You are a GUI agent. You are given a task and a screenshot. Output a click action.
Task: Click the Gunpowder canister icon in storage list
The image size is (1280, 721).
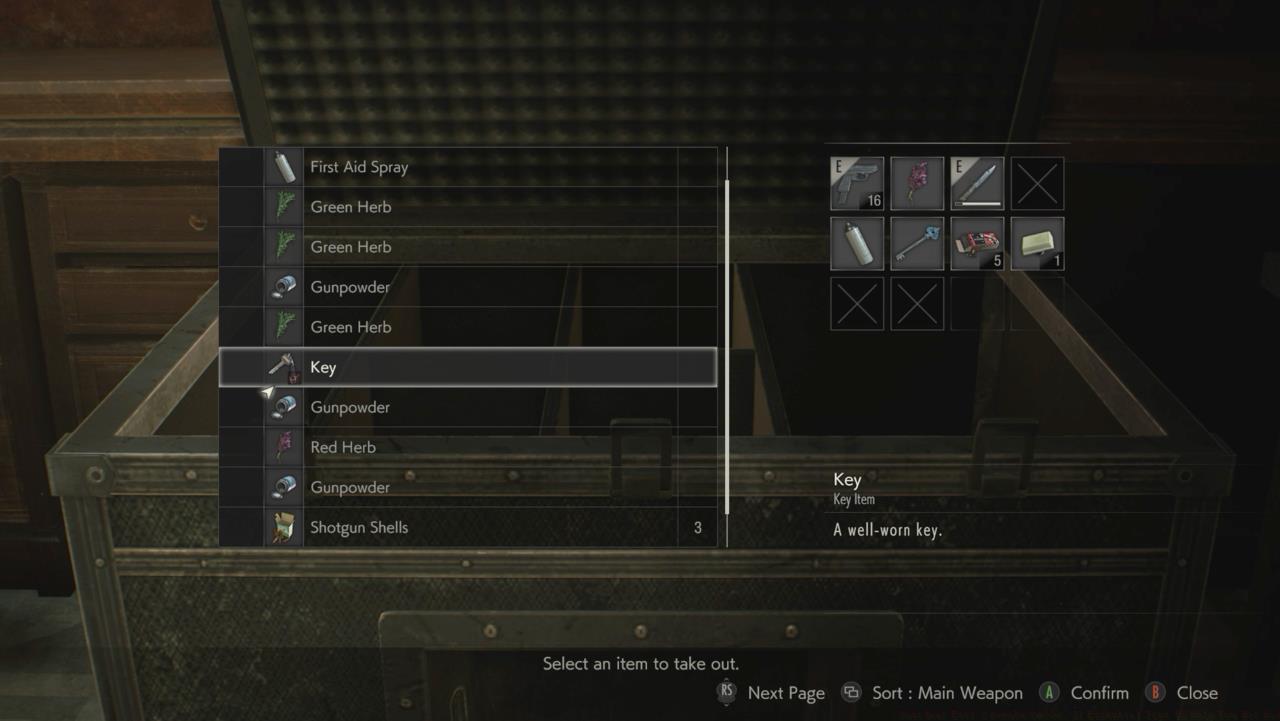coord(283,287)
